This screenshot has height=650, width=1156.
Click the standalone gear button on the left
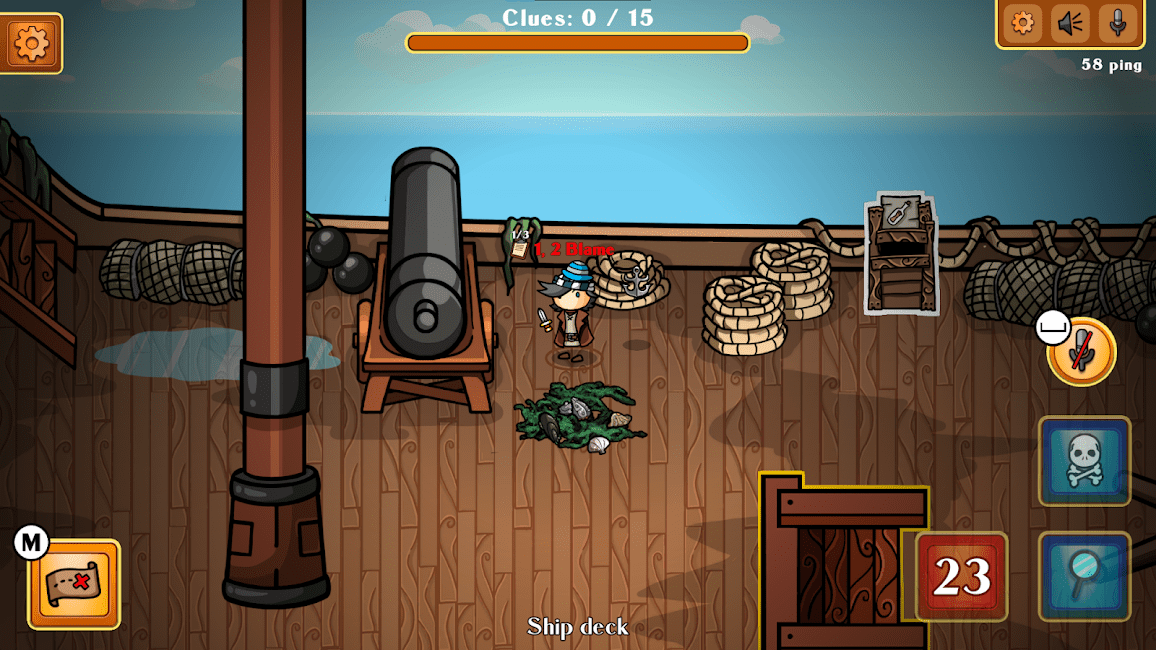[31, 43]
